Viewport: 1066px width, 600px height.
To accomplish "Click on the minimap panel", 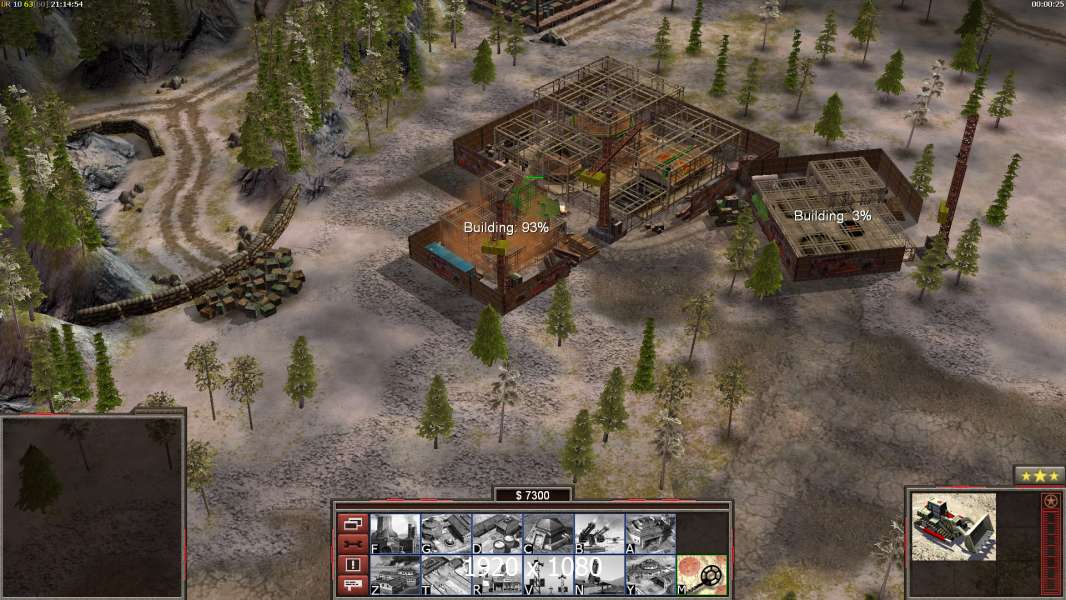I will pyautogui.click(x=92, y=506).
